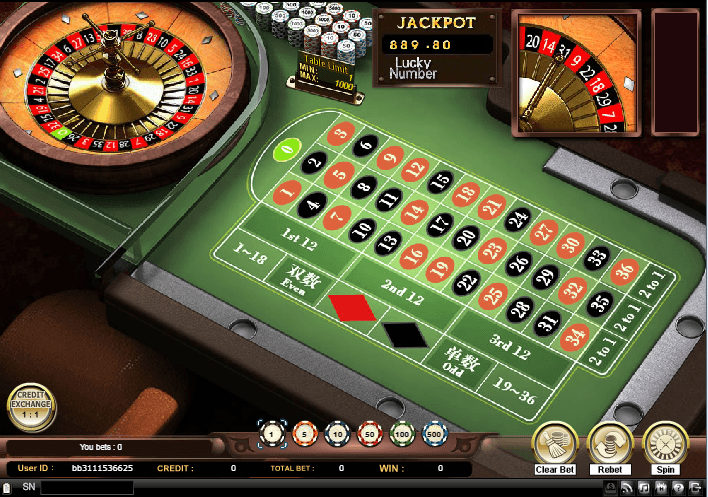Place a bet on 1st 12
Image resolution: width=708 pixels, height=497 pixels.
(x=298, y=237)
